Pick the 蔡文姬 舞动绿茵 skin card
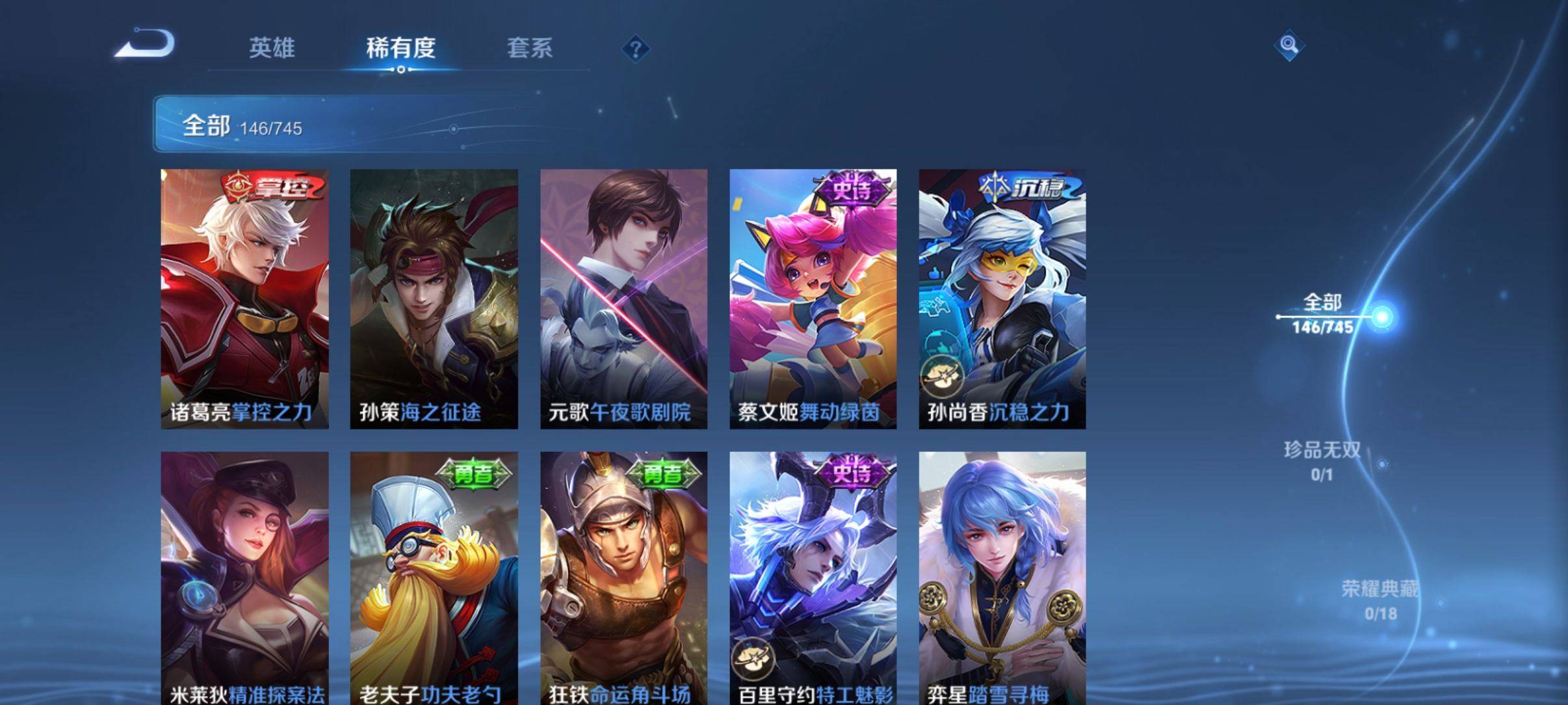 pyautogui.click(x=813, y=299)
